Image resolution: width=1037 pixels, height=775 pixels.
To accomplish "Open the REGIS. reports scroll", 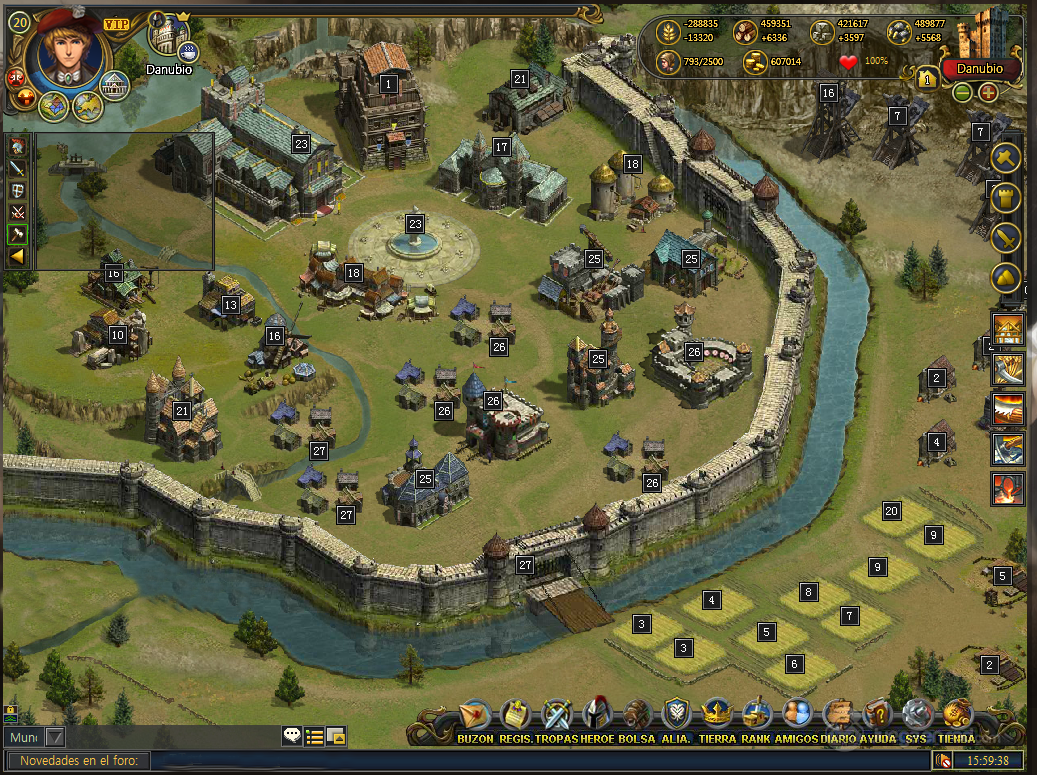I will click(515, 716).
